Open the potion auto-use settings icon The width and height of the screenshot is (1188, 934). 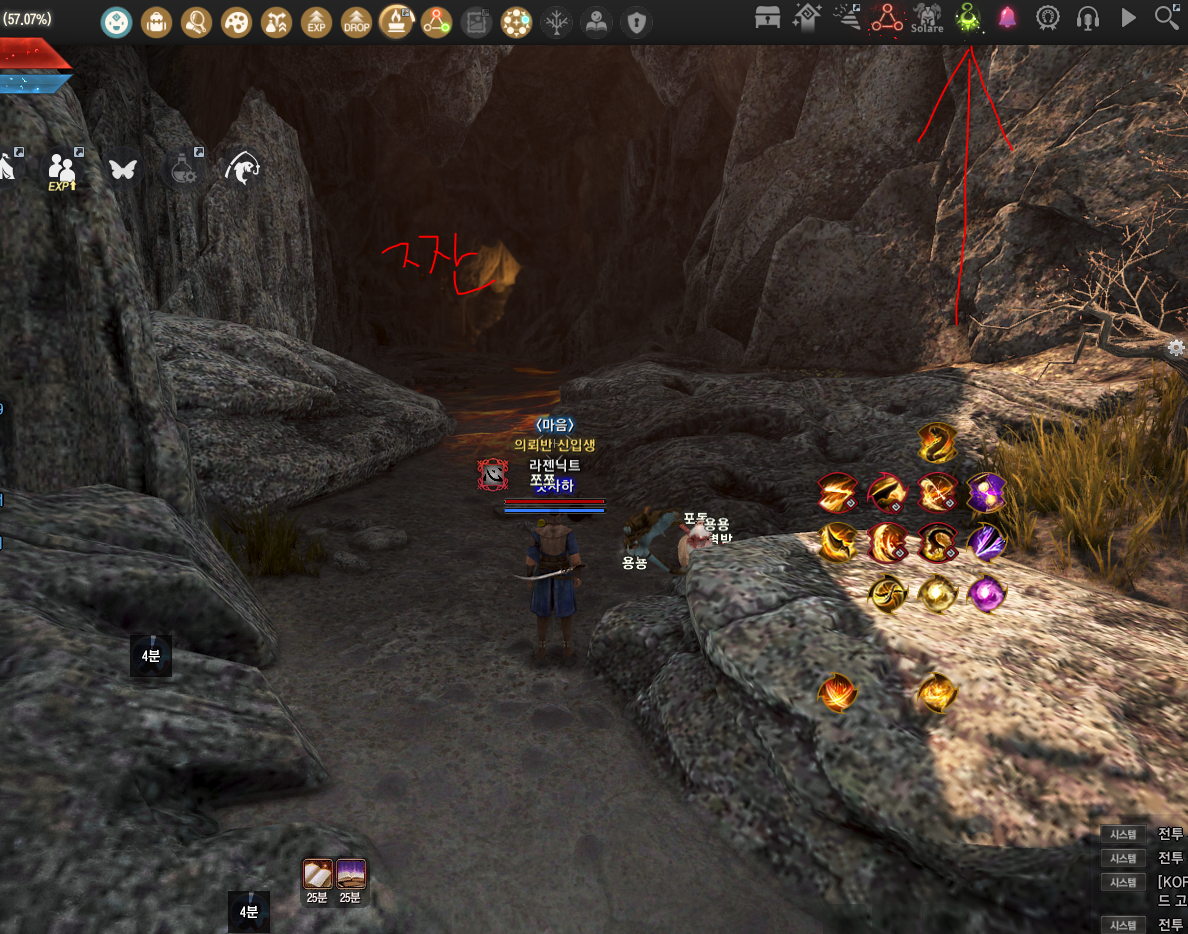coord(183,170)
